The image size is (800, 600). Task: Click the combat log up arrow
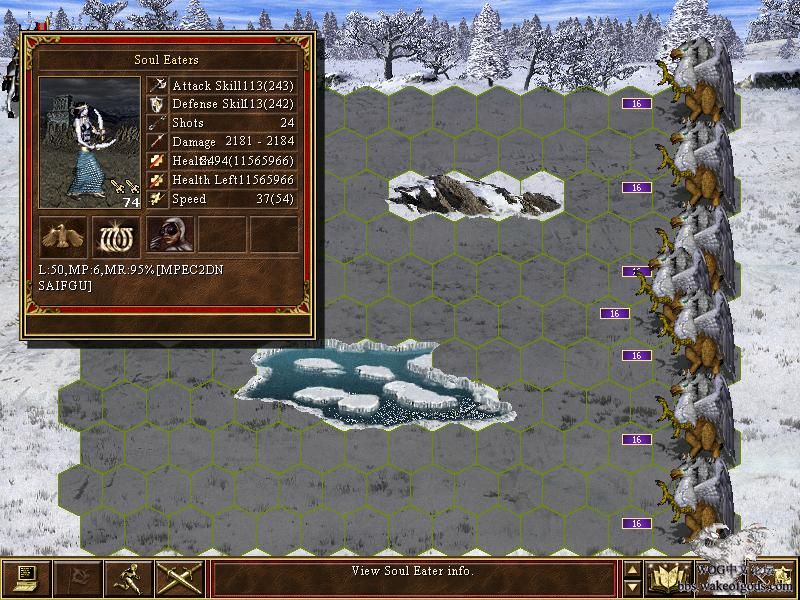(632, 568)
